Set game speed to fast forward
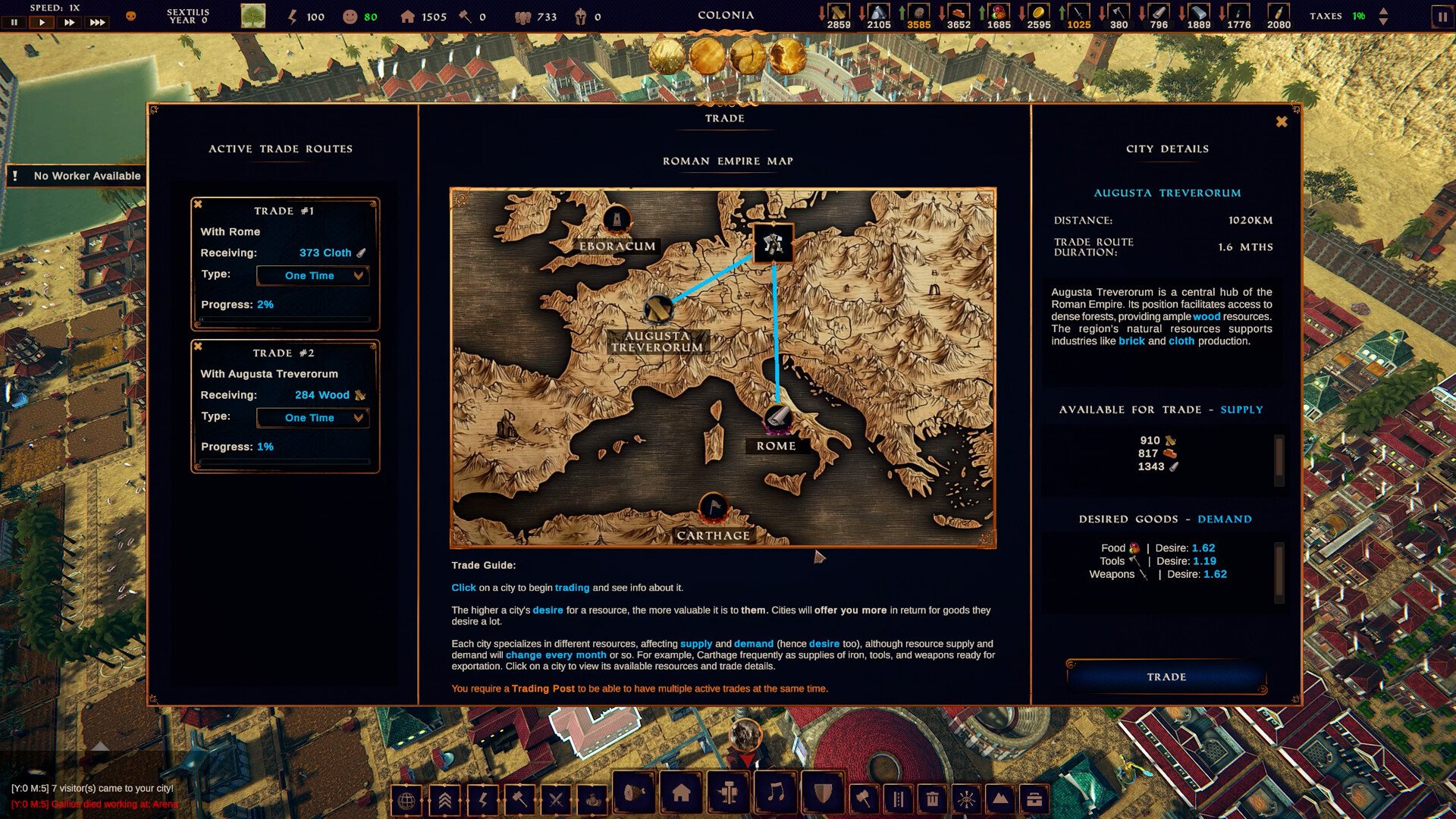1456x819 pixels. 69,23
